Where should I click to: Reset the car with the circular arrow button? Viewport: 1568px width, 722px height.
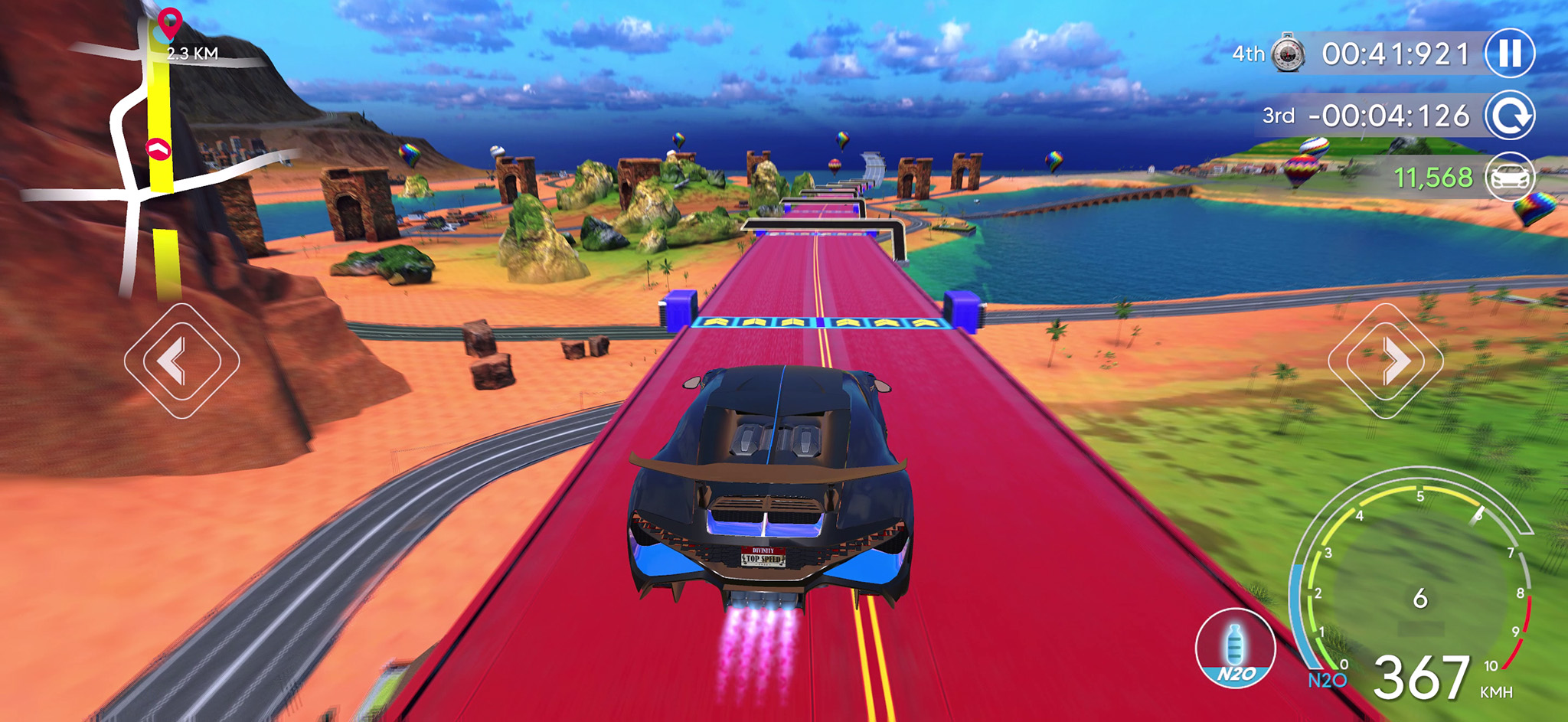coord(1510,116)
